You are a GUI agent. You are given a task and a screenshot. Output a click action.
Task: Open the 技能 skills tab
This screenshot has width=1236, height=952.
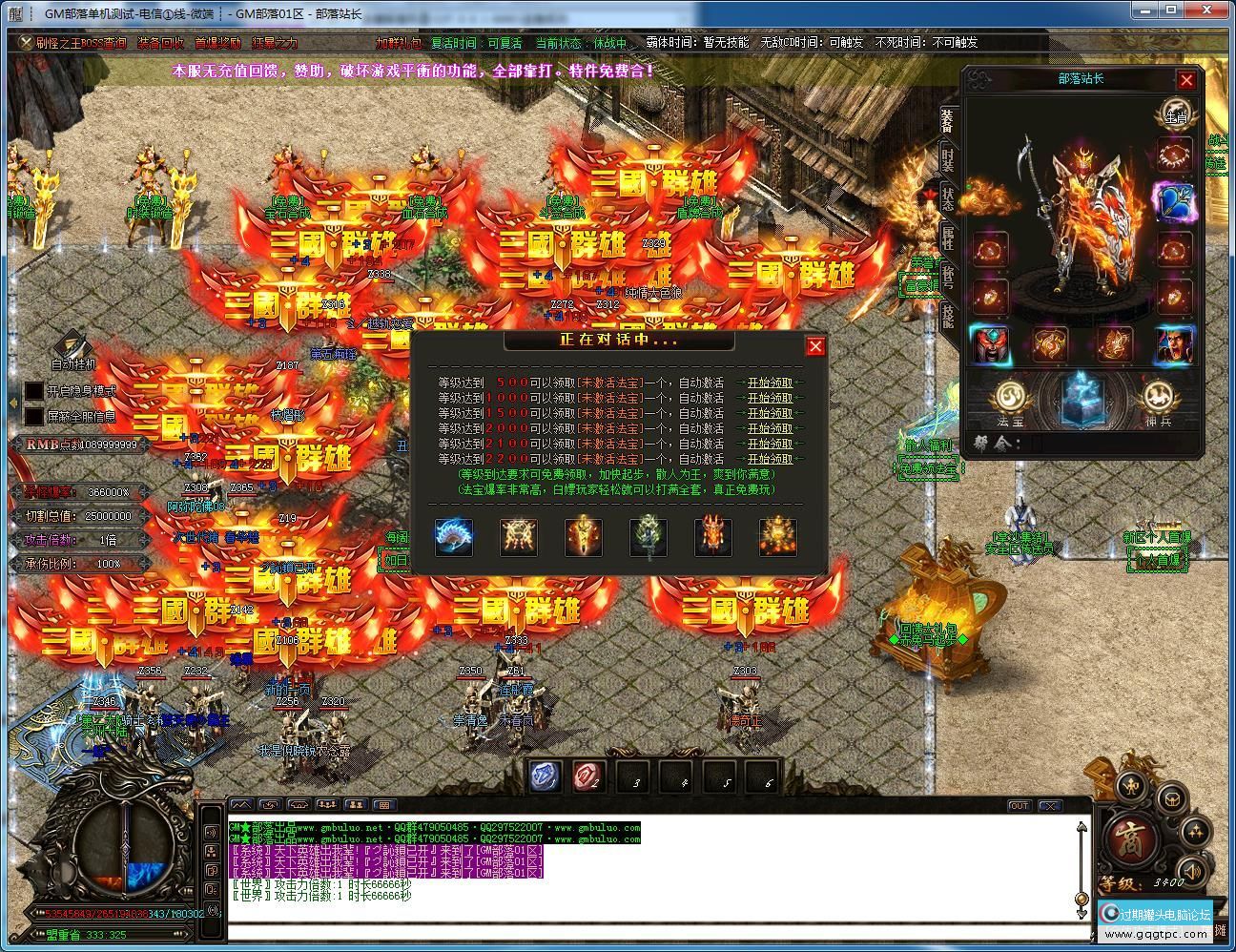click(948, 315)
